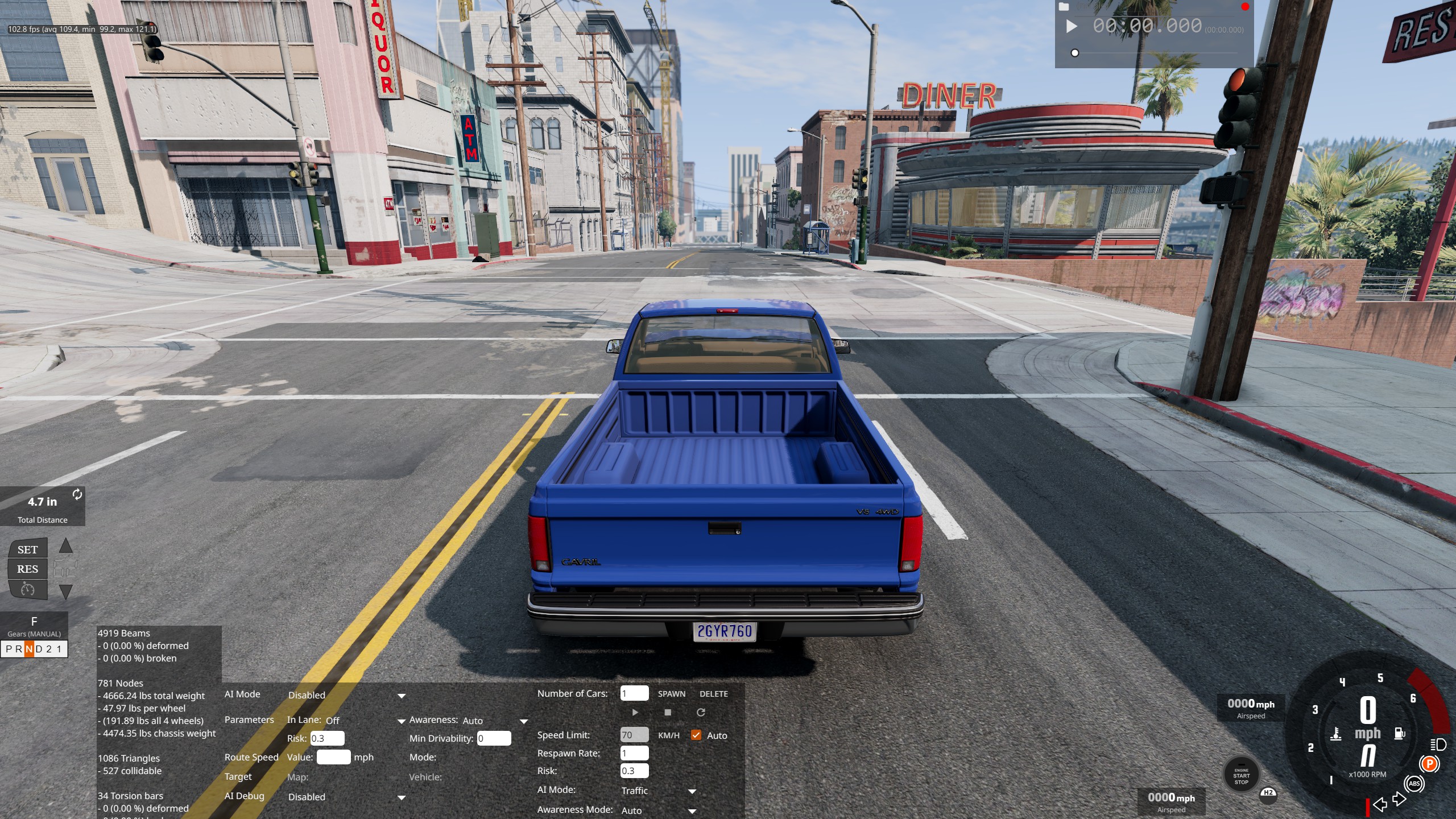Click the Min Drivability input field
The image size is (1456, 819).
pyautogui.click(x=494, y=738)
